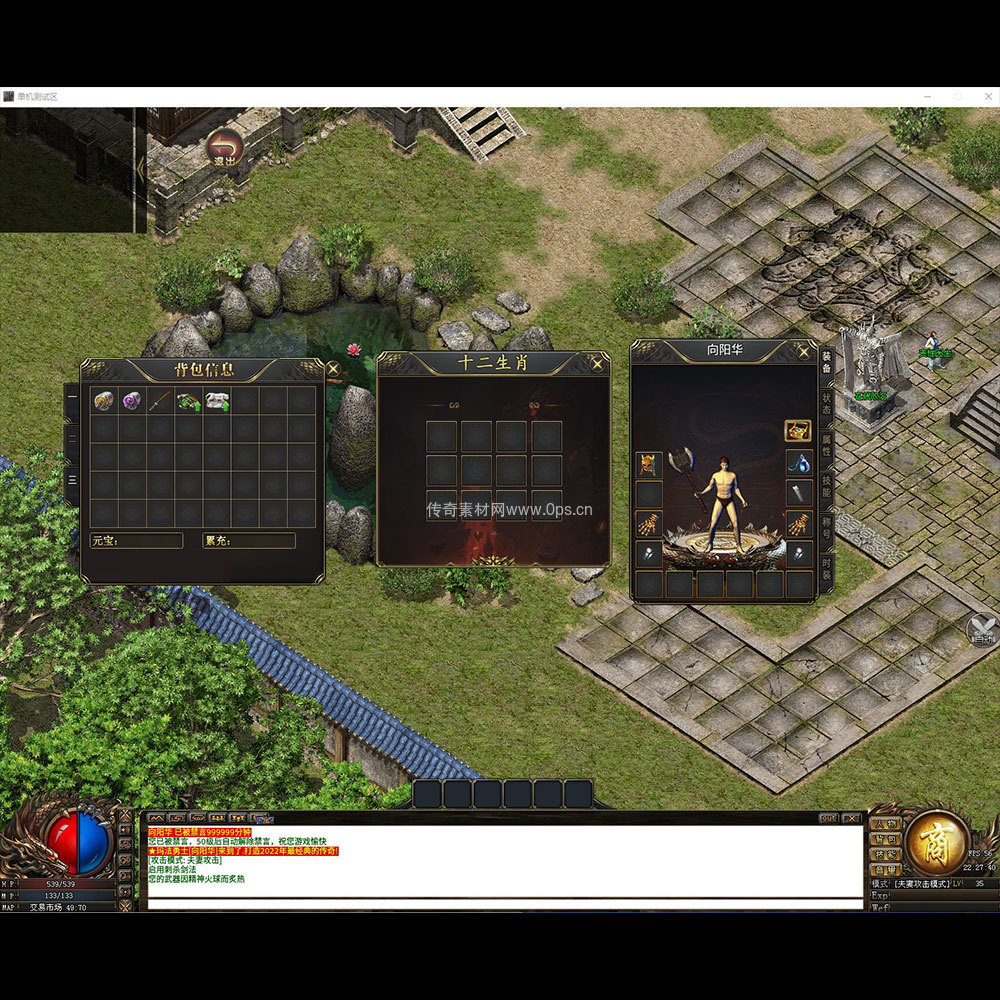Screen dimensions: 1000x1000
Task: Select the equipped golden helmet slot
Action: pos(649,465)
